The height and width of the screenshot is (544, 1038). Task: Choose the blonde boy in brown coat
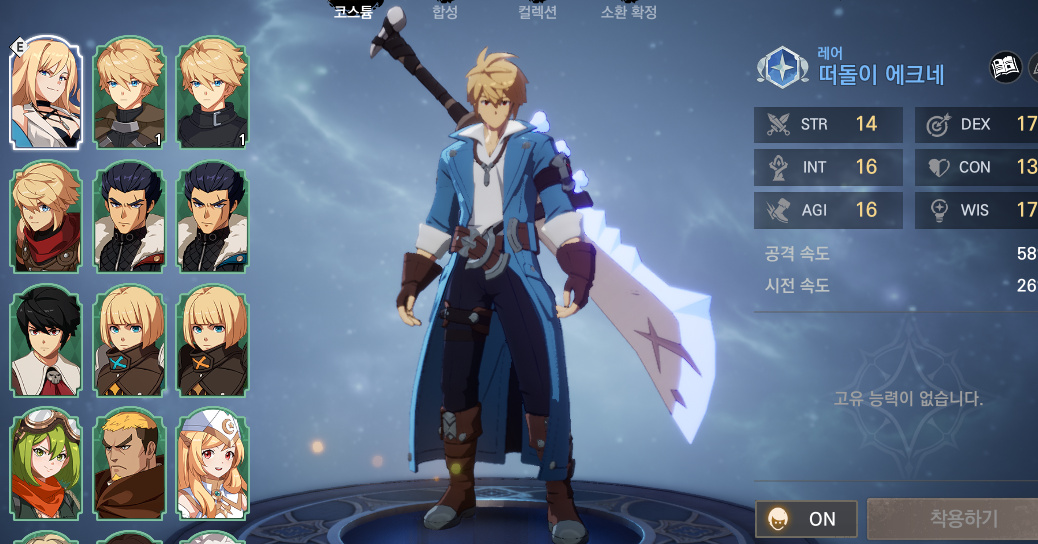click(129, 92)
